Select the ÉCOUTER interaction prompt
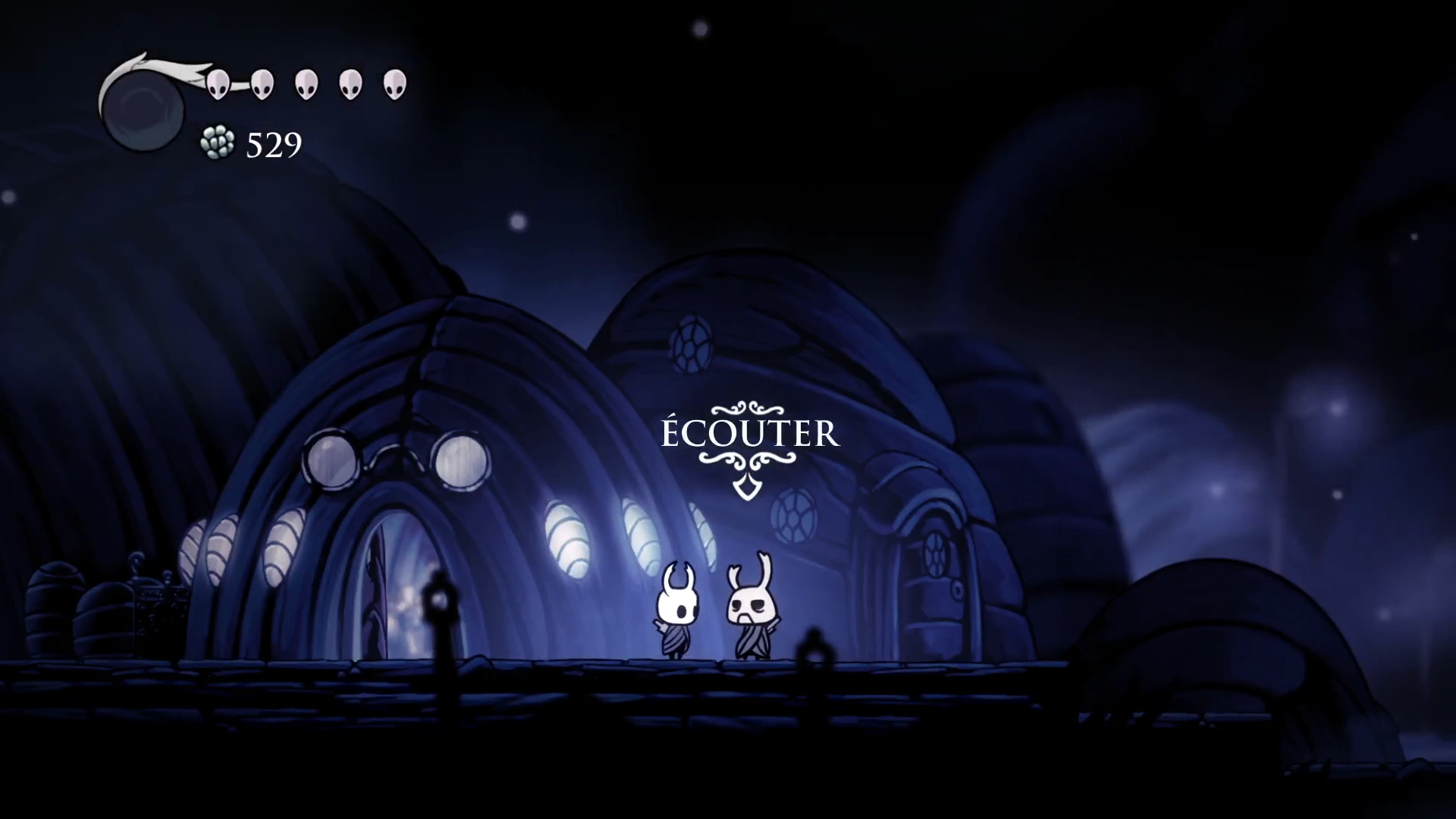The width and height of the screenshot is (1456, 819). click(750, 435)
